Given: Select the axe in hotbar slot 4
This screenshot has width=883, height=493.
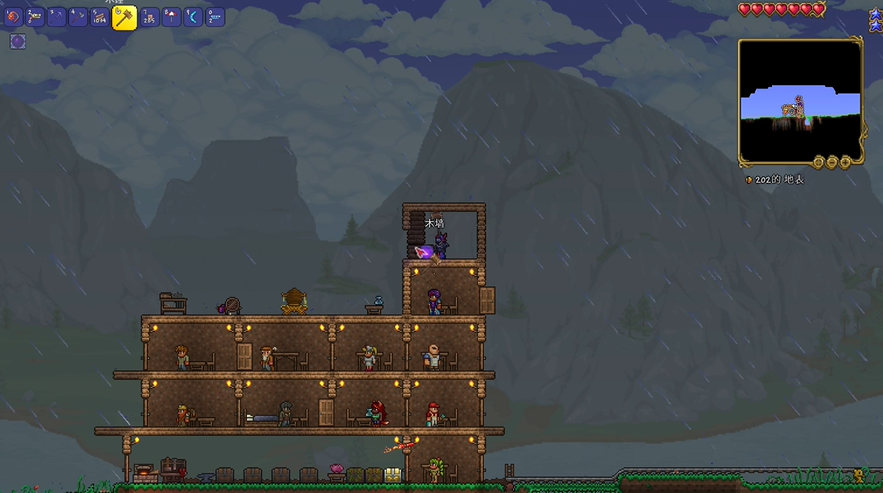Looking at the screenshot, I should (x=79, y=17).
